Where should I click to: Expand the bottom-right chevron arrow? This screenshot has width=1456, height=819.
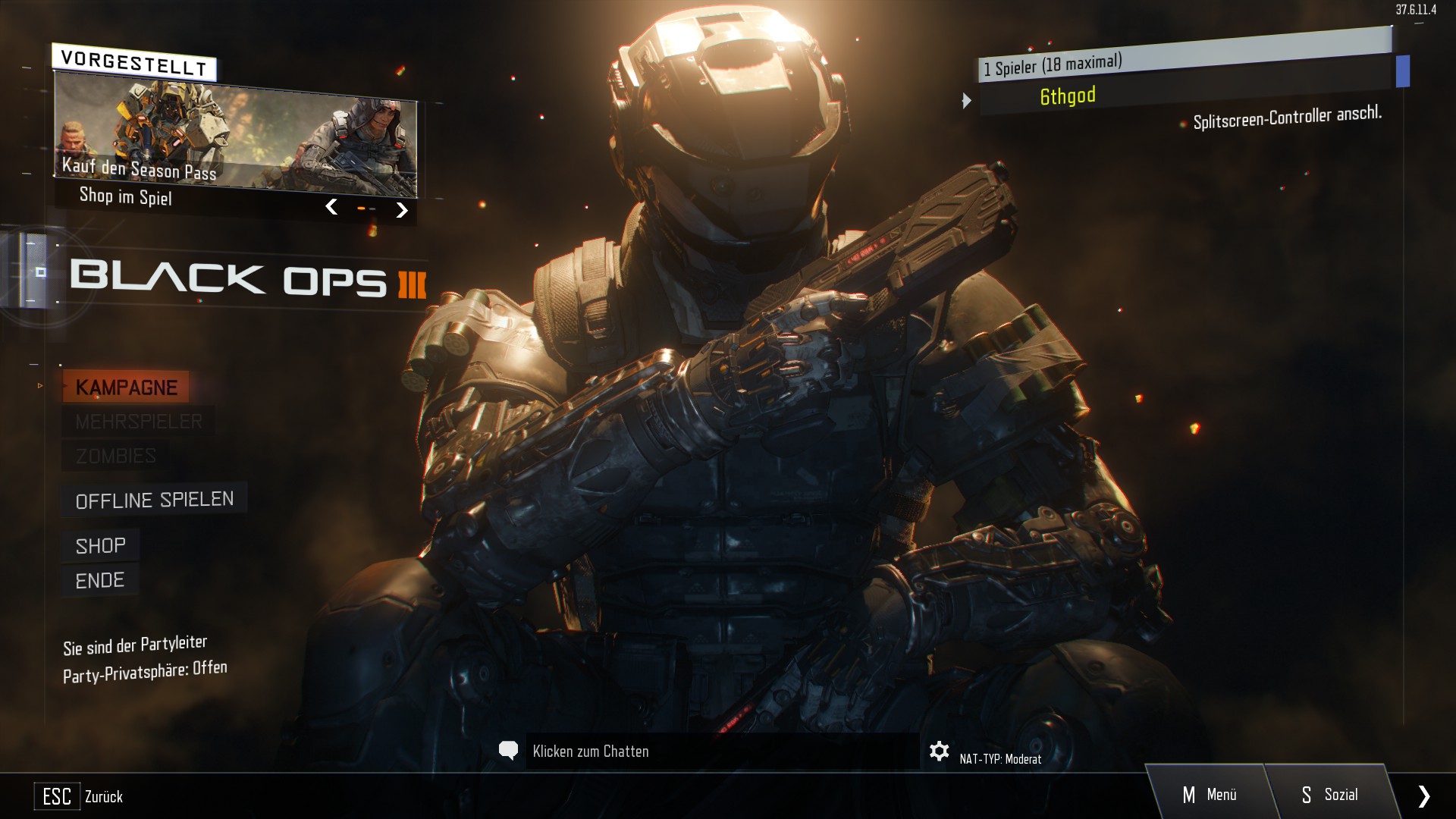(1423, 795)
